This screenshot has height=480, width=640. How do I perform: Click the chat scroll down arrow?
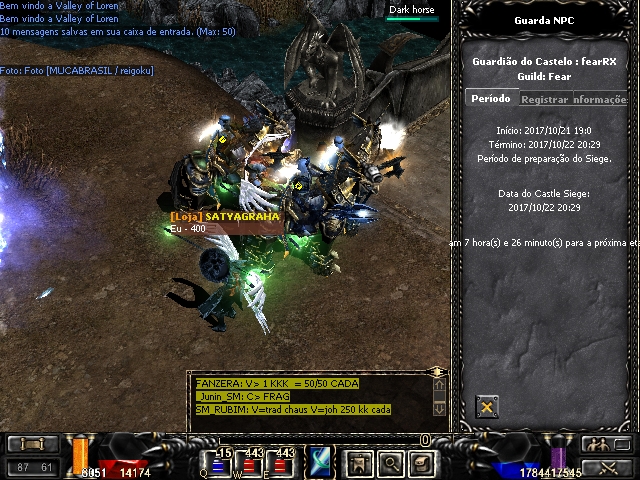pos(438,408)
